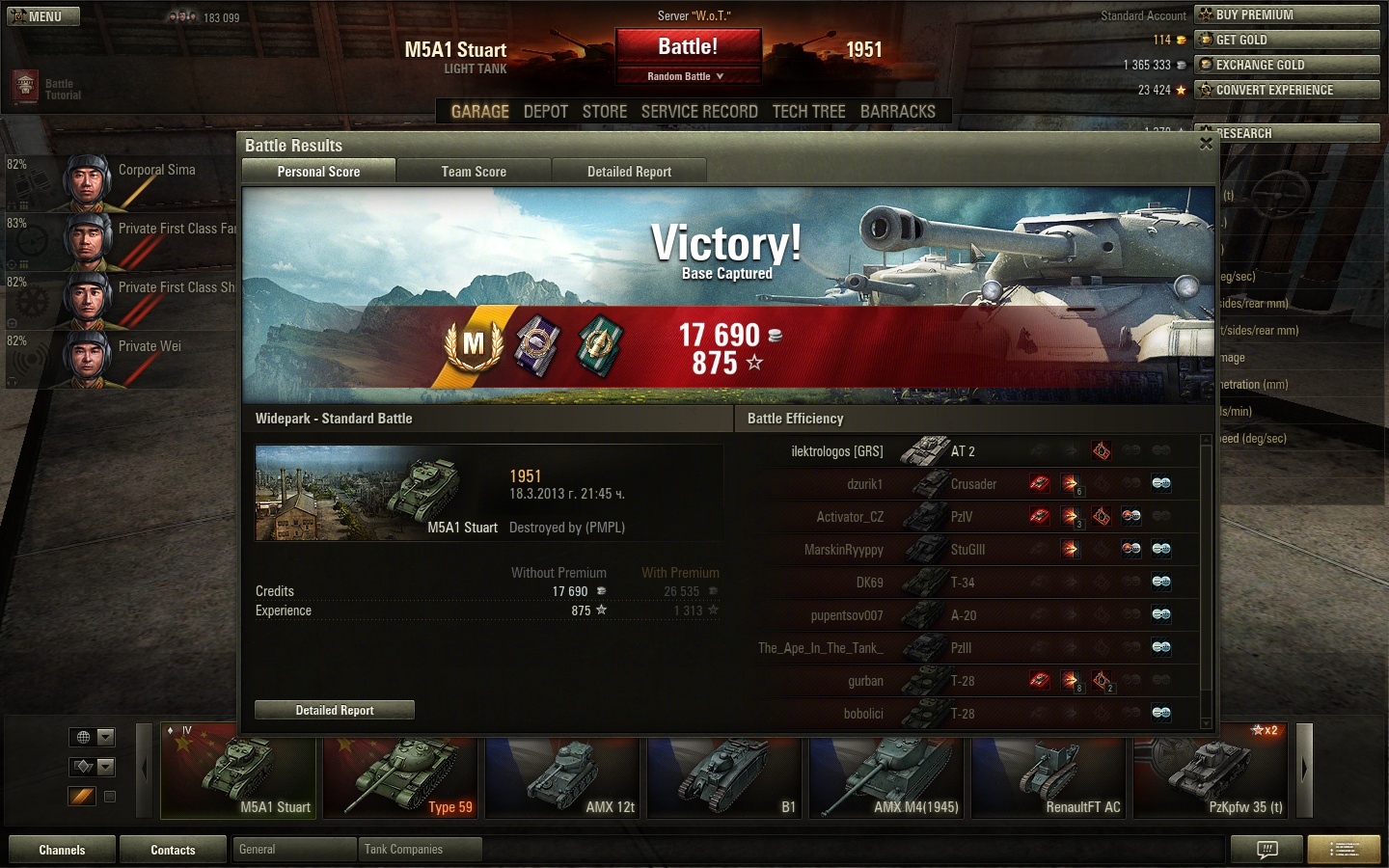The width and height of the screenshot is (1389, 868).
Task: Open the Detailed Report tab
Action: tap(629, 172)
